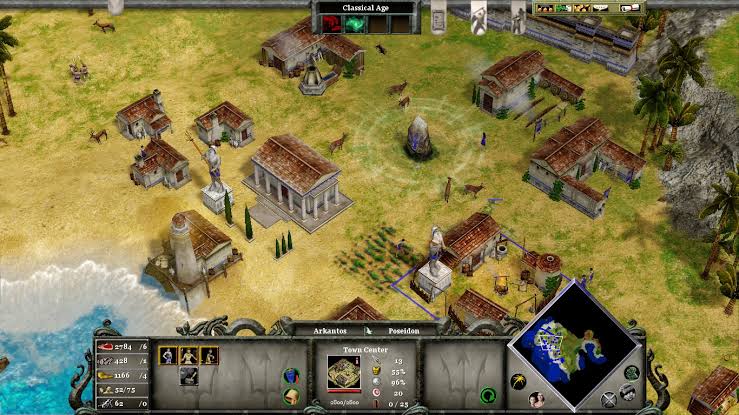Choose the third unit icon in command panel
Viewport: 739px width, 415px height.
tap(209, 354)
